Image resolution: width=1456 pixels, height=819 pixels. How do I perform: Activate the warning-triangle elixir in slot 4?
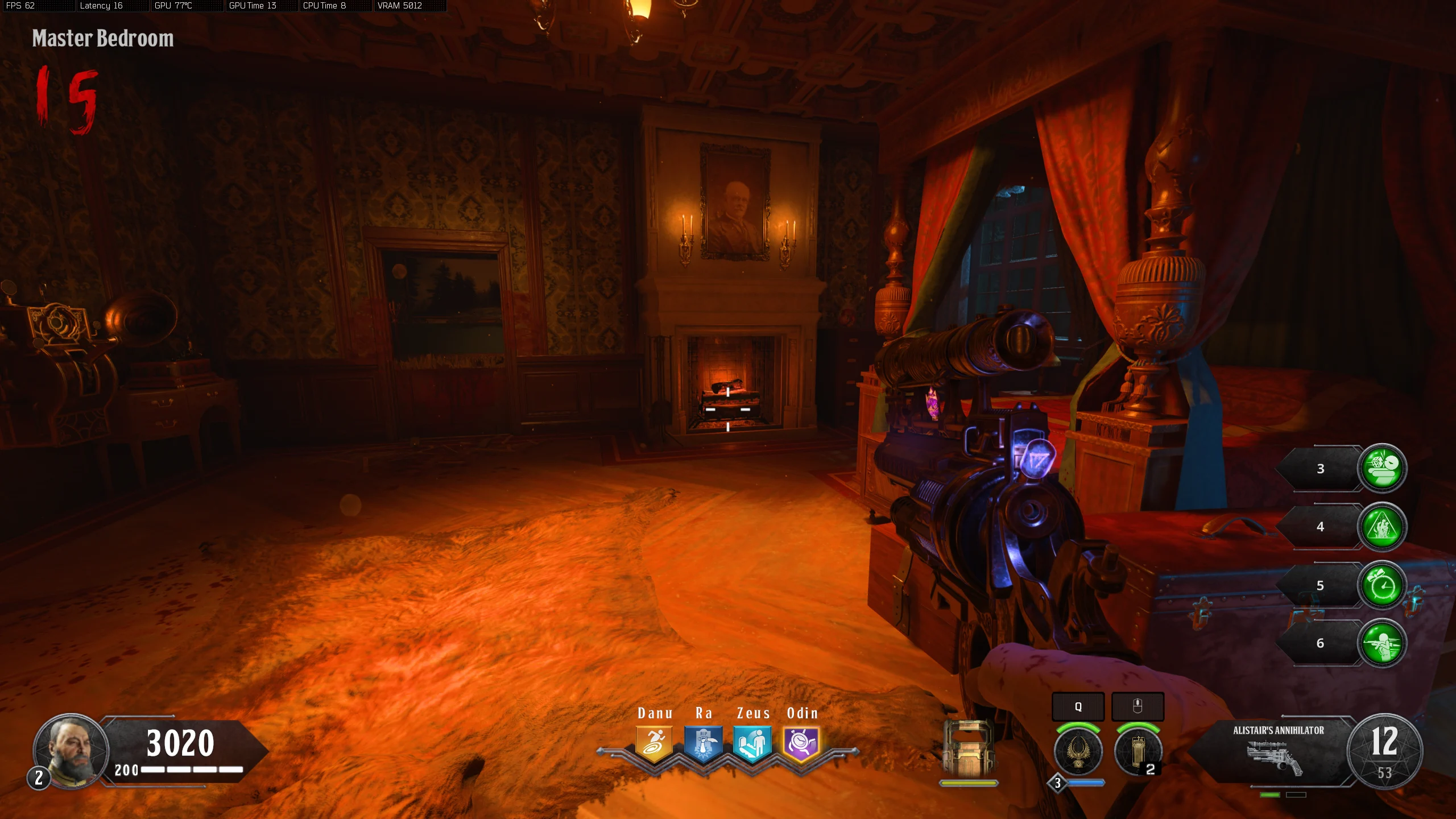pos(1382,527)
